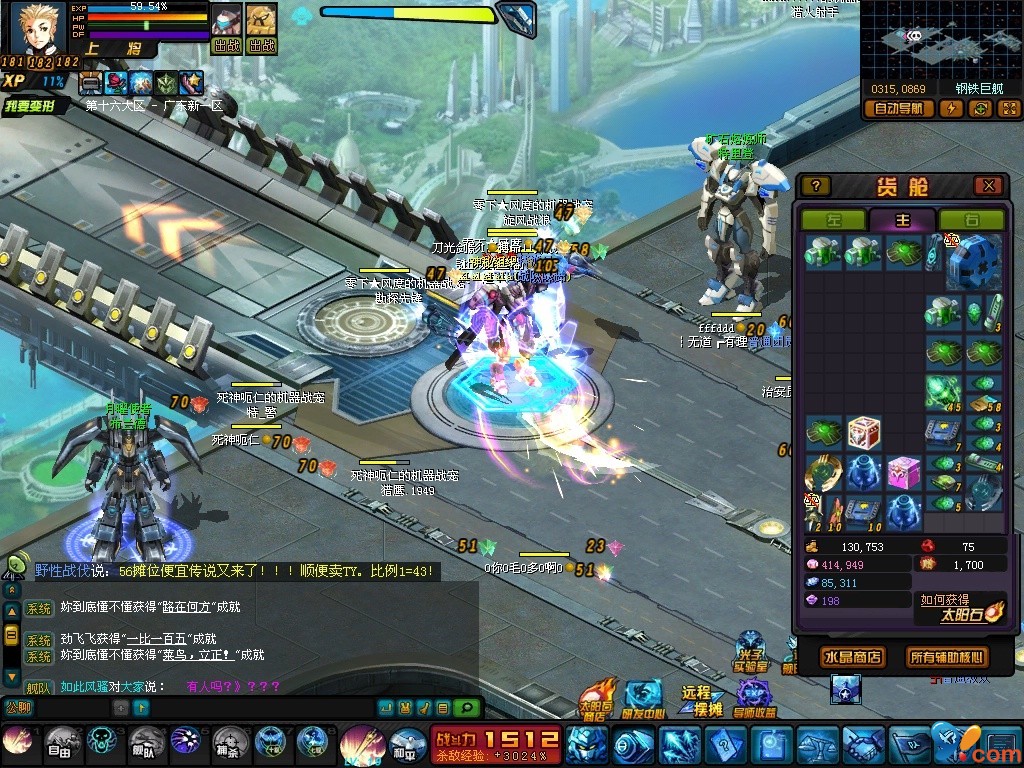The width and height of the screenshot is (1024, 768).
Task: Switch to the 右 cargo tab
Action: (970, 220)
